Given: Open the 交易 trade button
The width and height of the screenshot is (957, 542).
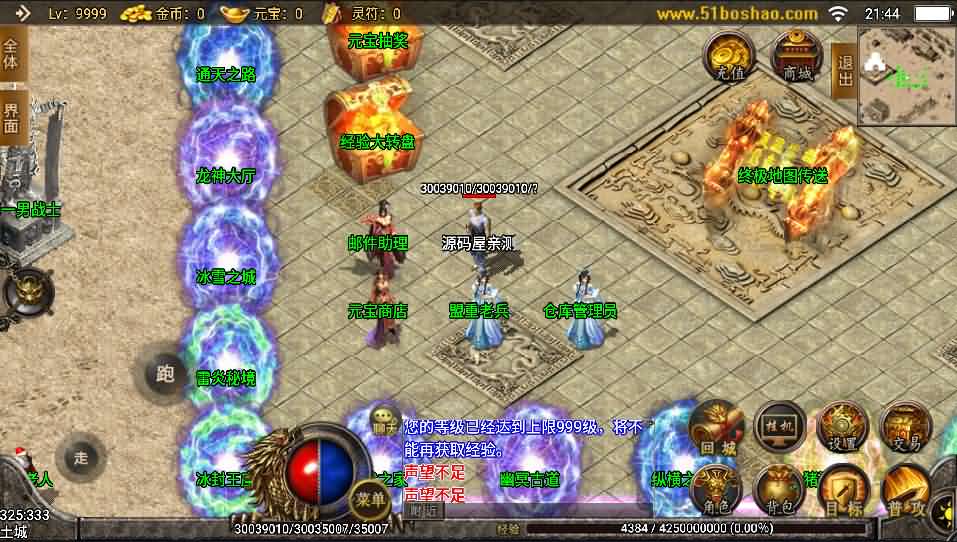Looking at the screenshot, I should click(905, 428).
